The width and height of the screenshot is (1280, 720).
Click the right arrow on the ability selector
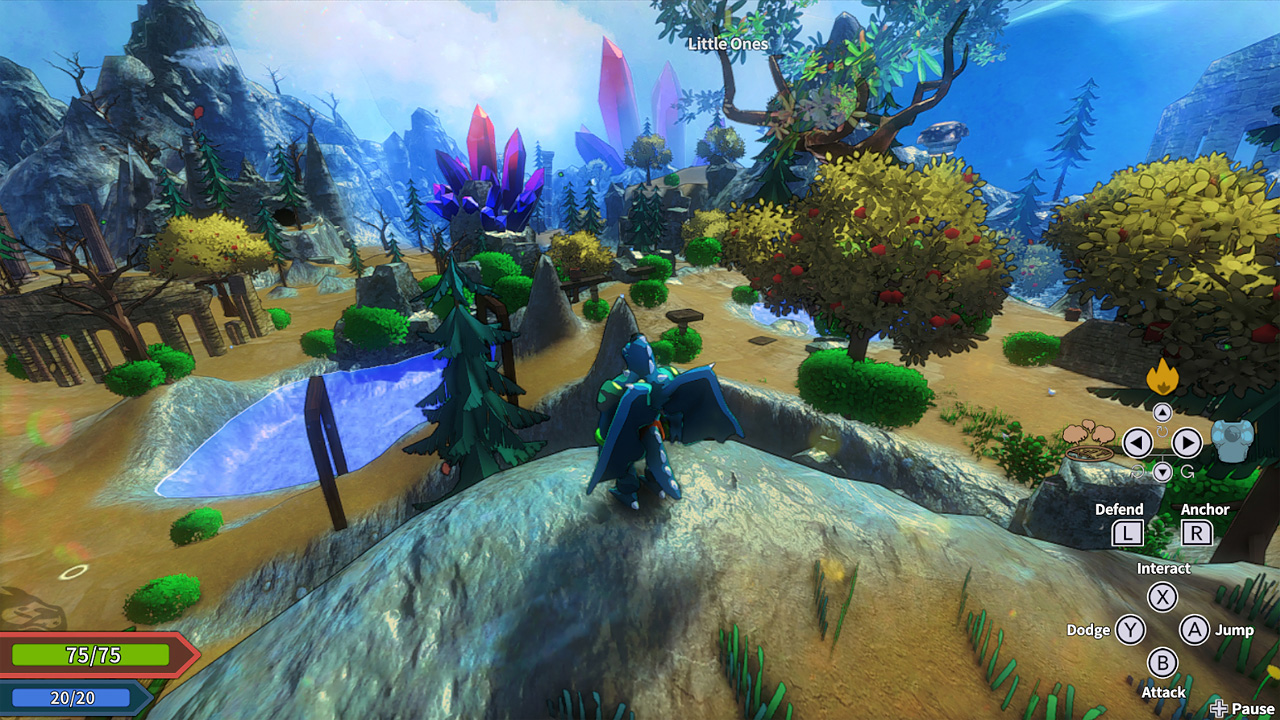tap(1188, 444)
